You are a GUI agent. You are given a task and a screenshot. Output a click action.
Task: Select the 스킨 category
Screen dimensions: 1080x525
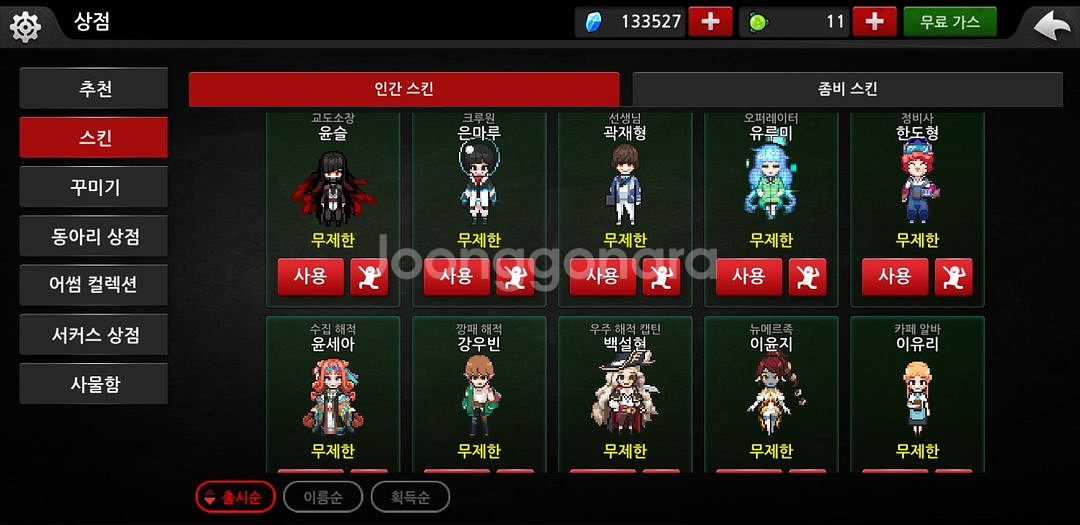94,138
